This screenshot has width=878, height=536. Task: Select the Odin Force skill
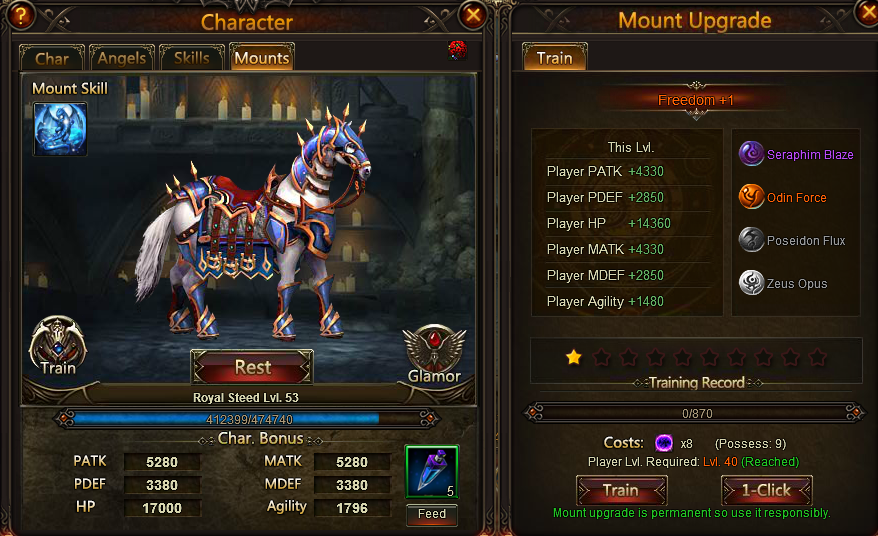[783, 197]
